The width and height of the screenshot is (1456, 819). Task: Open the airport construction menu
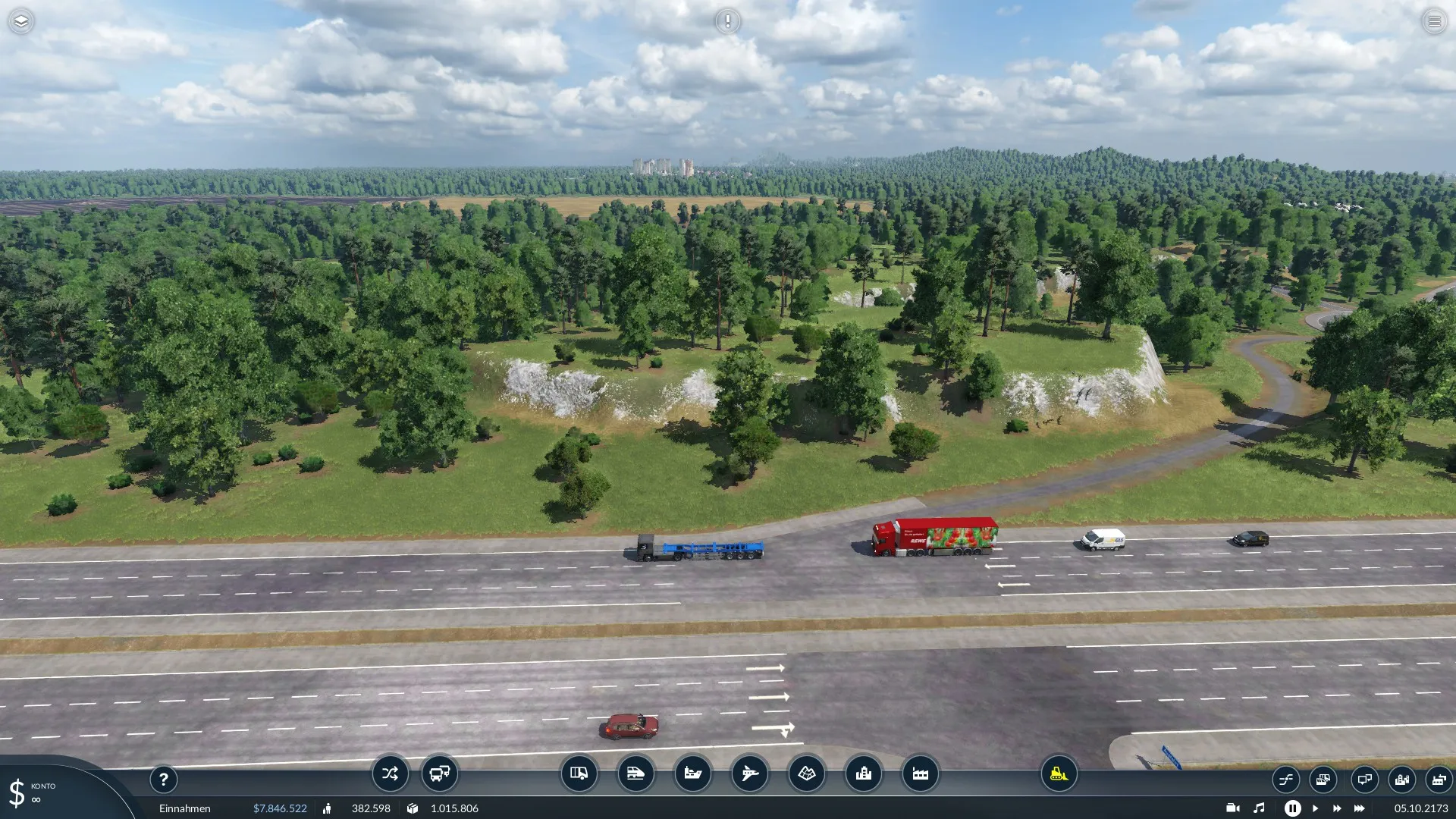click(749, 773)
